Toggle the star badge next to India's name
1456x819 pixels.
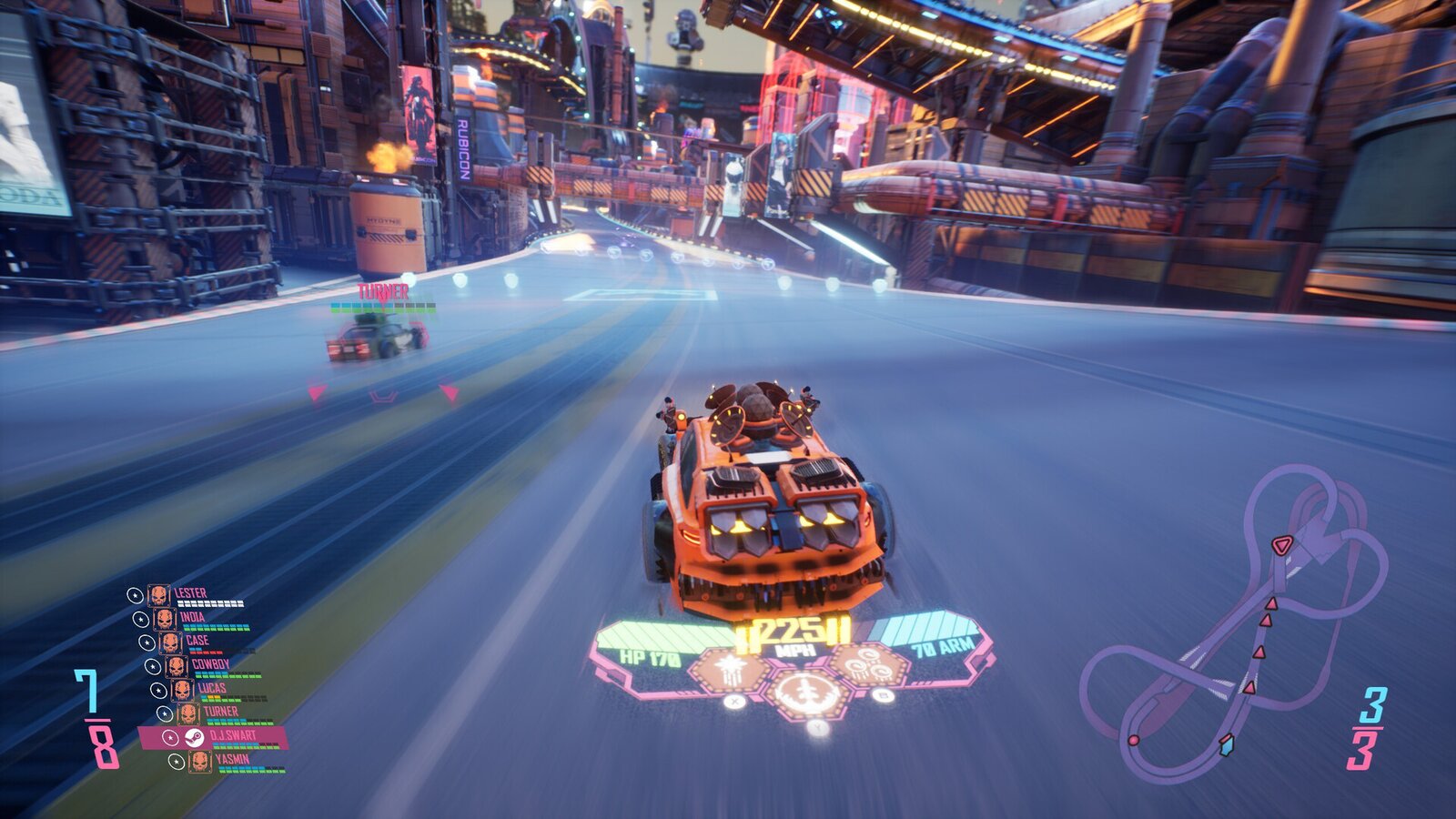click(x=141, y=620)
